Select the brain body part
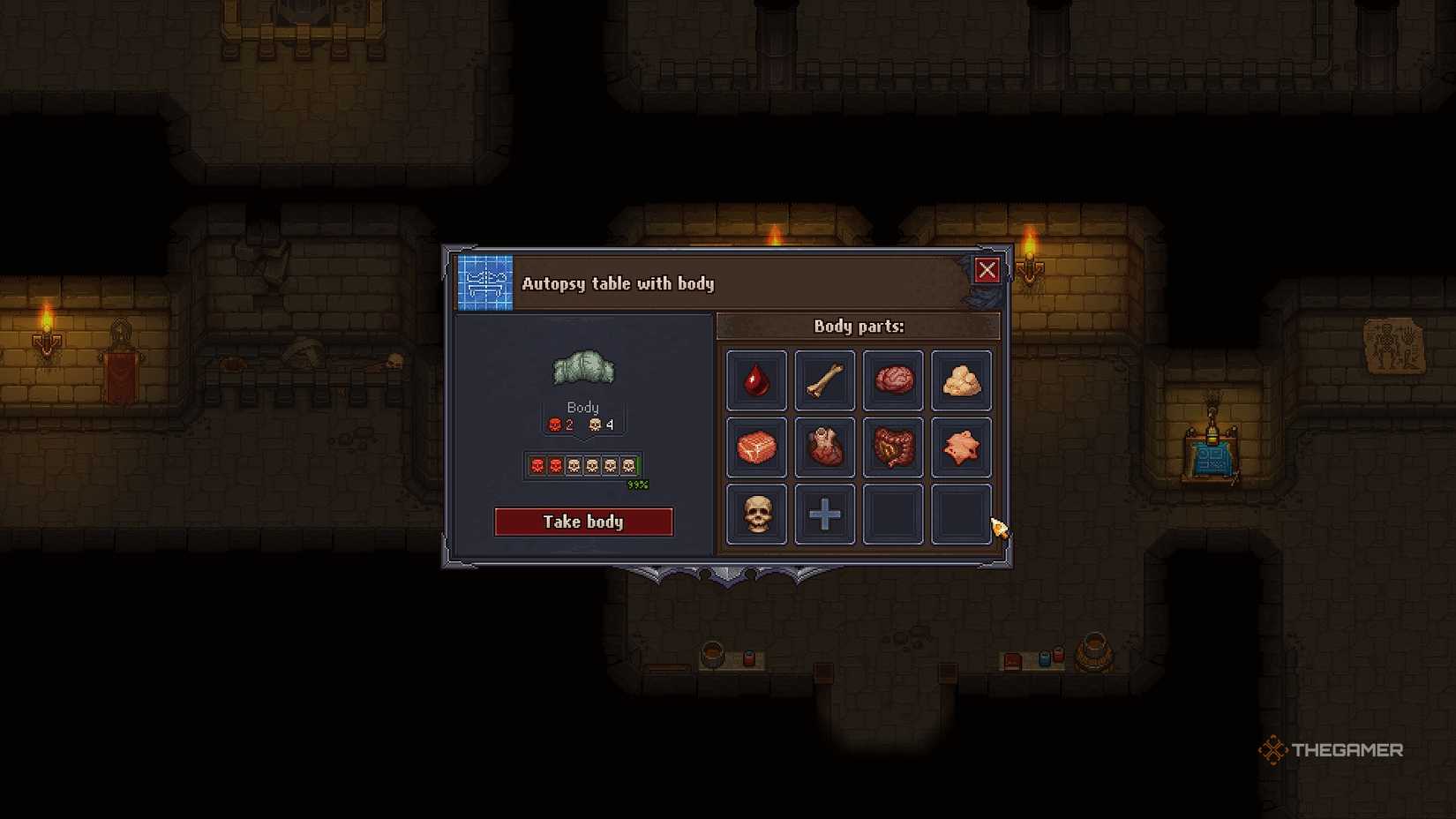The height and width of the screenshot is (819, 1456). click(x=893, y=380)
